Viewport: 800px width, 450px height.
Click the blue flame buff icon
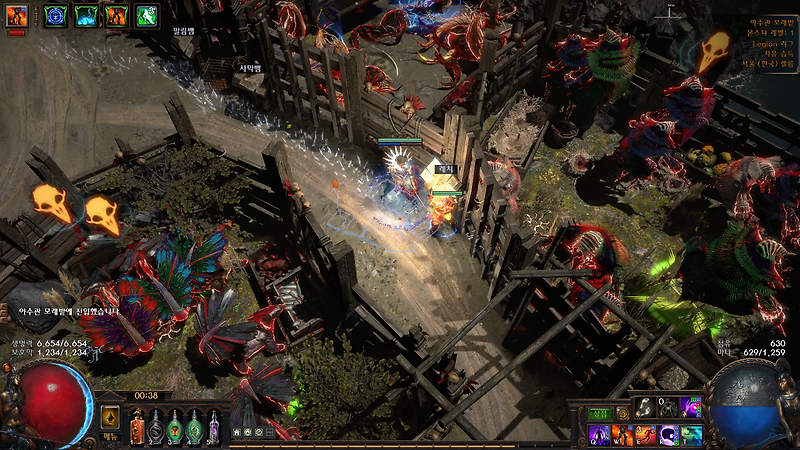[86, 16]
